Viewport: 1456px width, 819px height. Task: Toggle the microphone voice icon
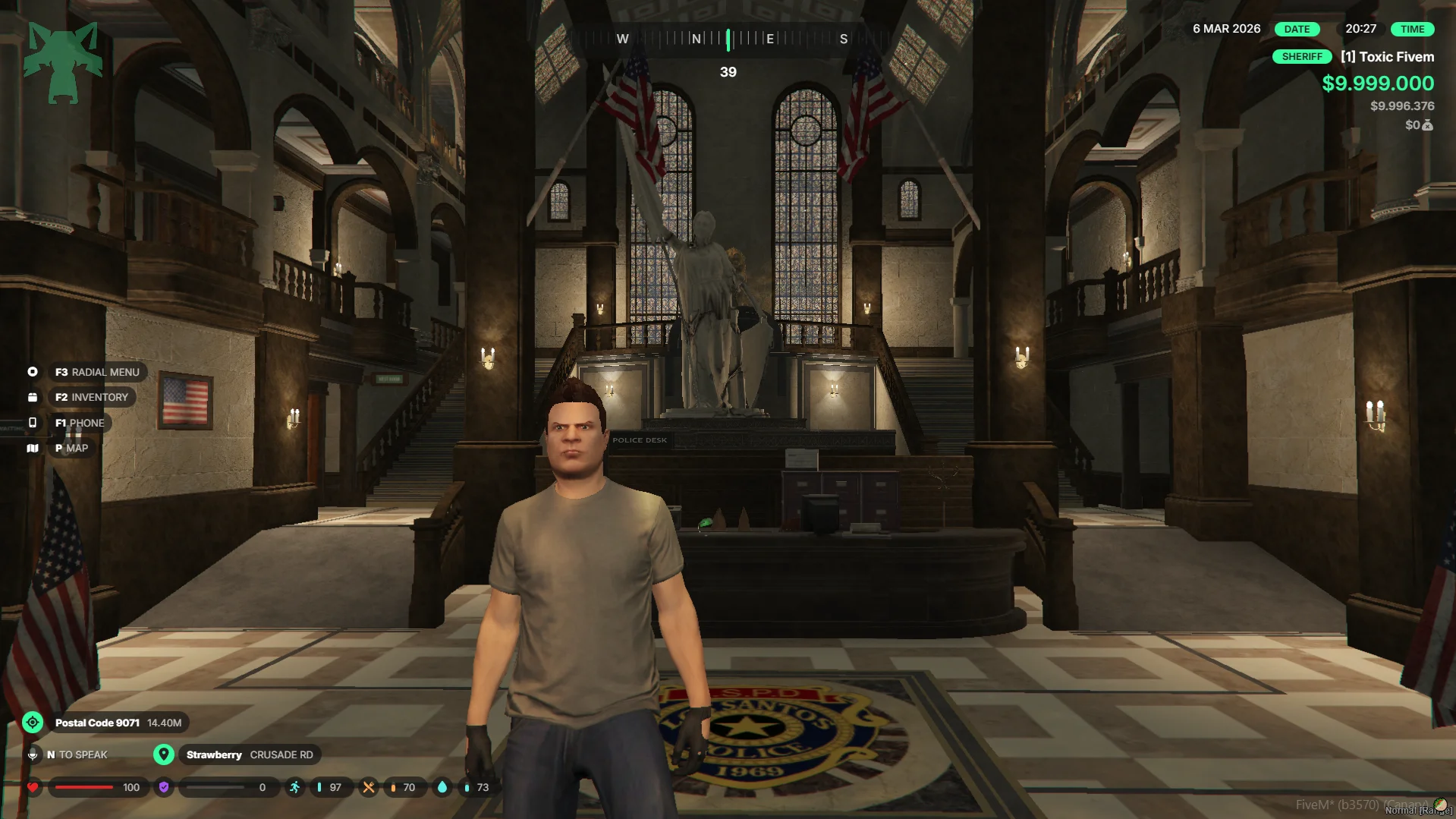pyautogui.click(x=33, y=754)
